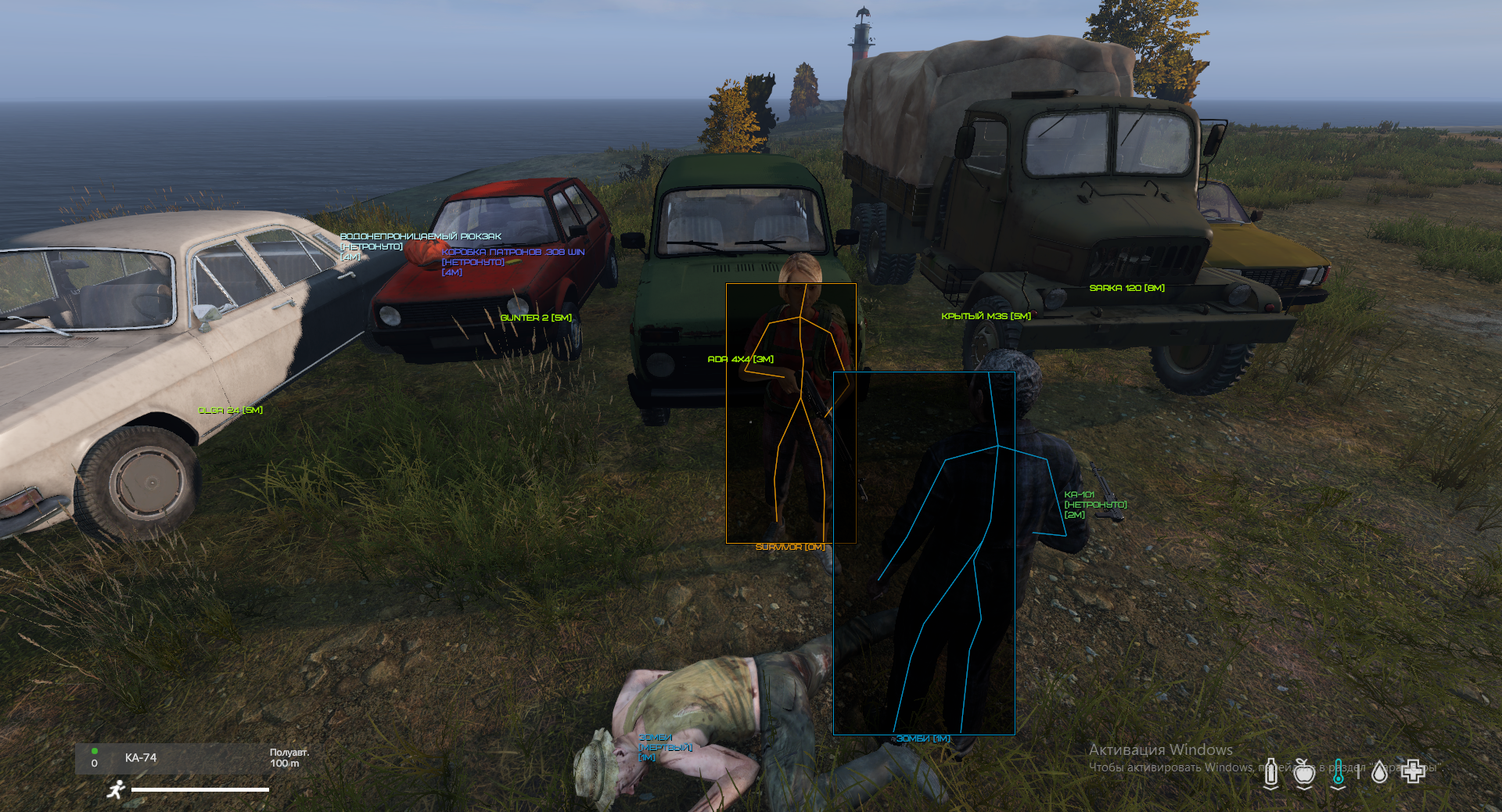The height and width of the screenshot is (812, 1502).
Task: Expand the КОРОБКА ПАТРОНОВ .308 WIN label
Action: click(513, 252)
